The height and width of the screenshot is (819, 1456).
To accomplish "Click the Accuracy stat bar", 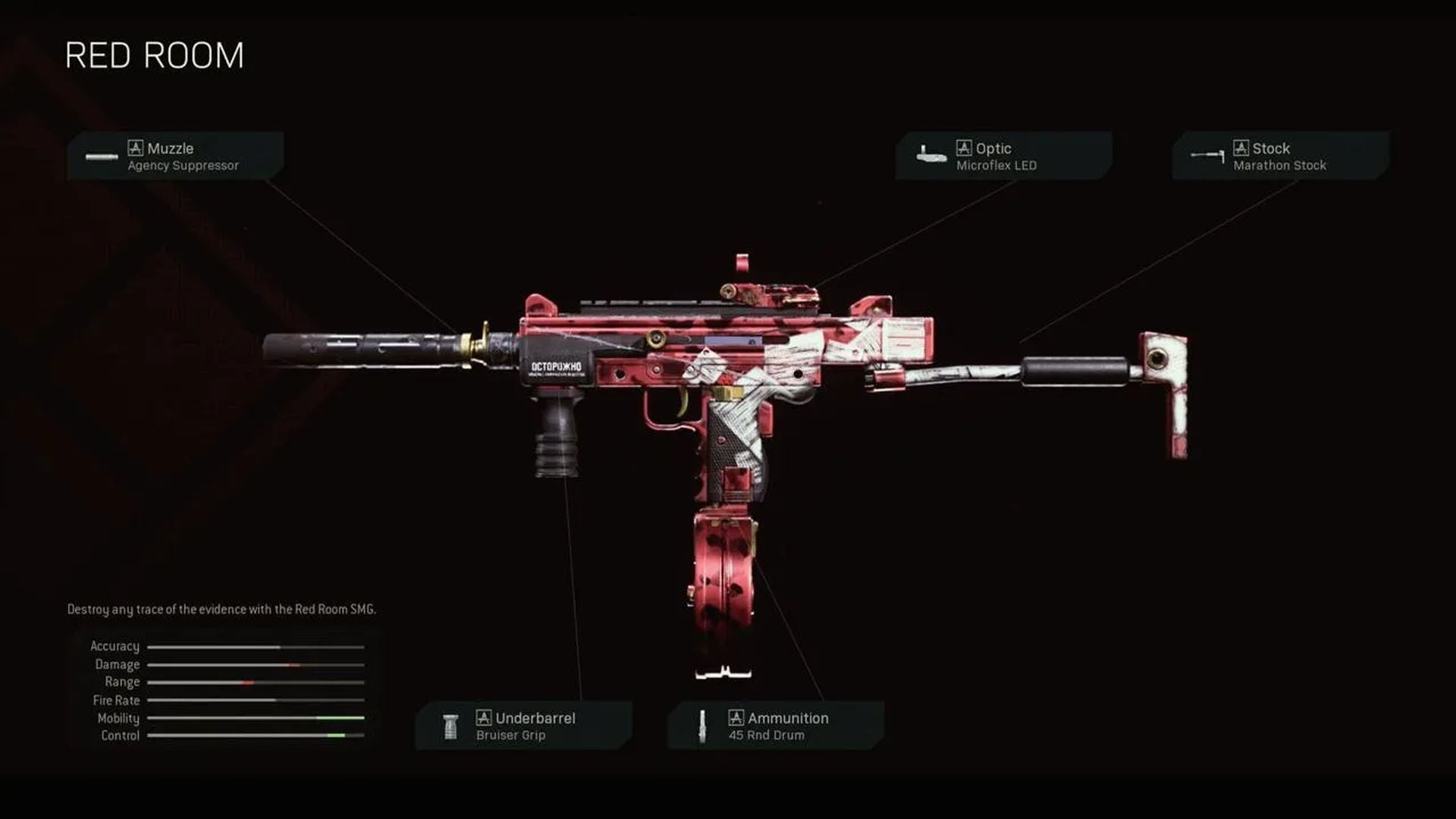I will 256,646.
